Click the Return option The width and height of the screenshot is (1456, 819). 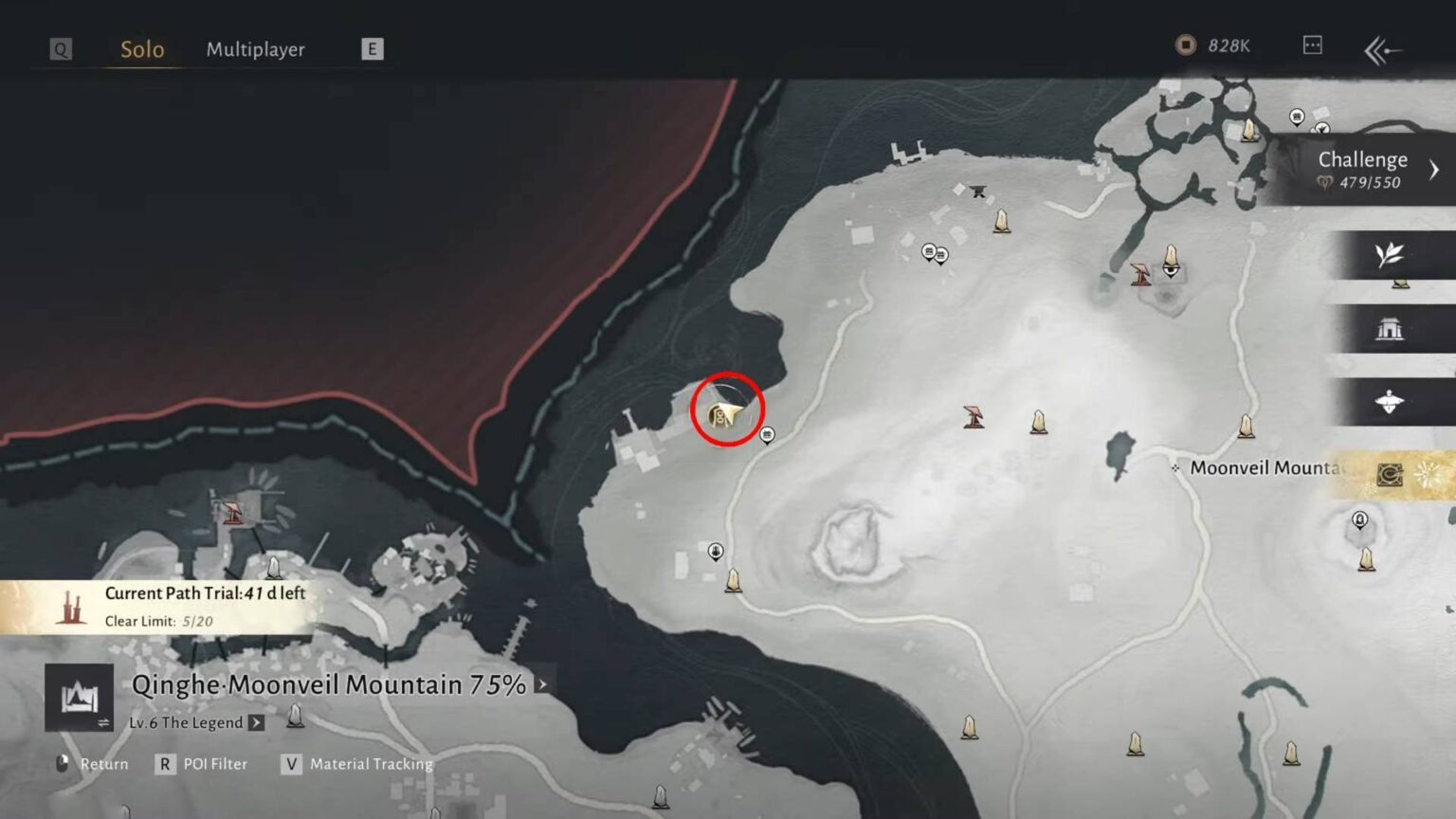[x=93, y=764]
